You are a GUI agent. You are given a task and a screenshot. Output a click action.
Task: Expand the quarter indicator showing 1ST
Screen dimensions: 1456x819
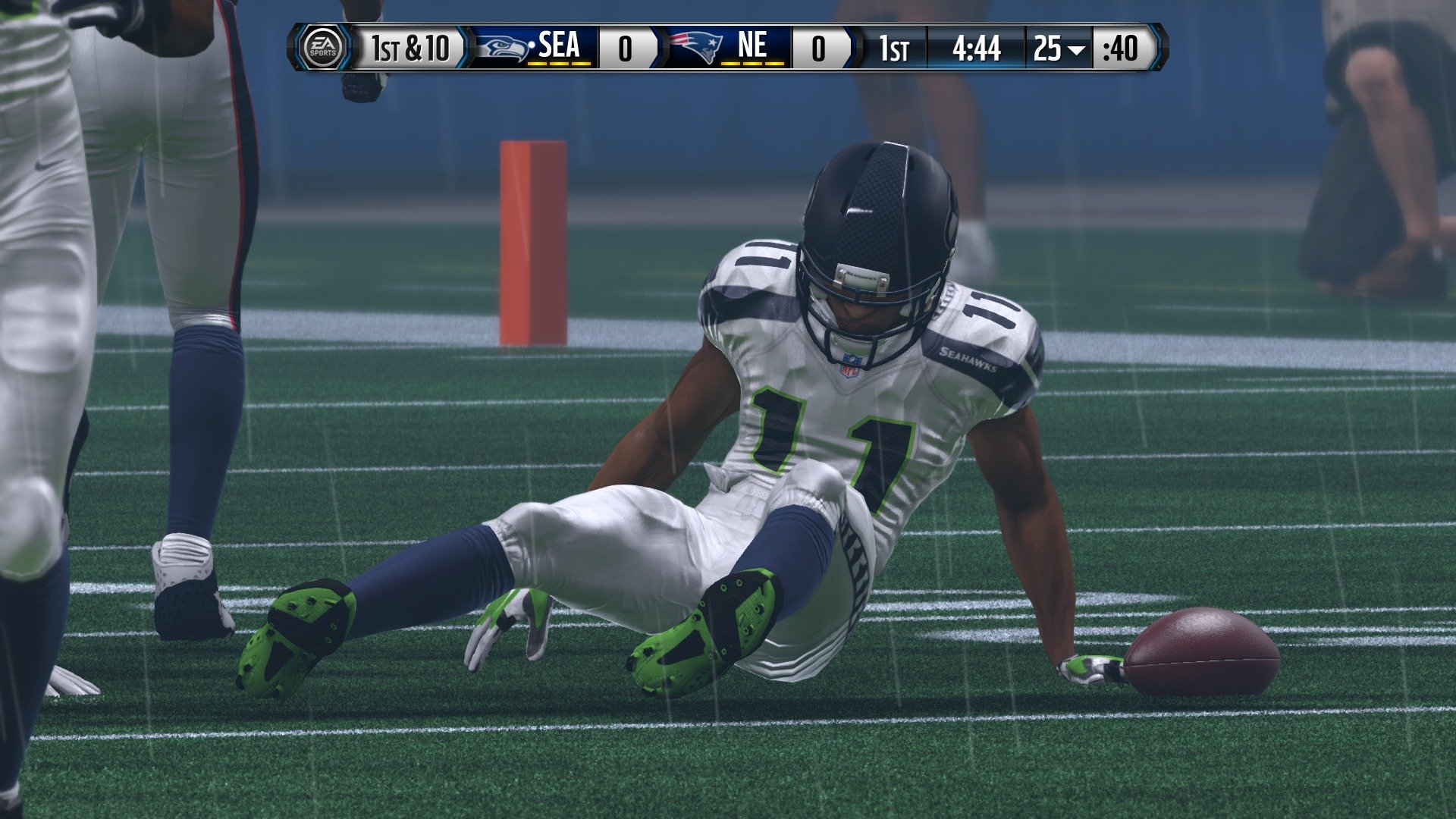(895, 49)
